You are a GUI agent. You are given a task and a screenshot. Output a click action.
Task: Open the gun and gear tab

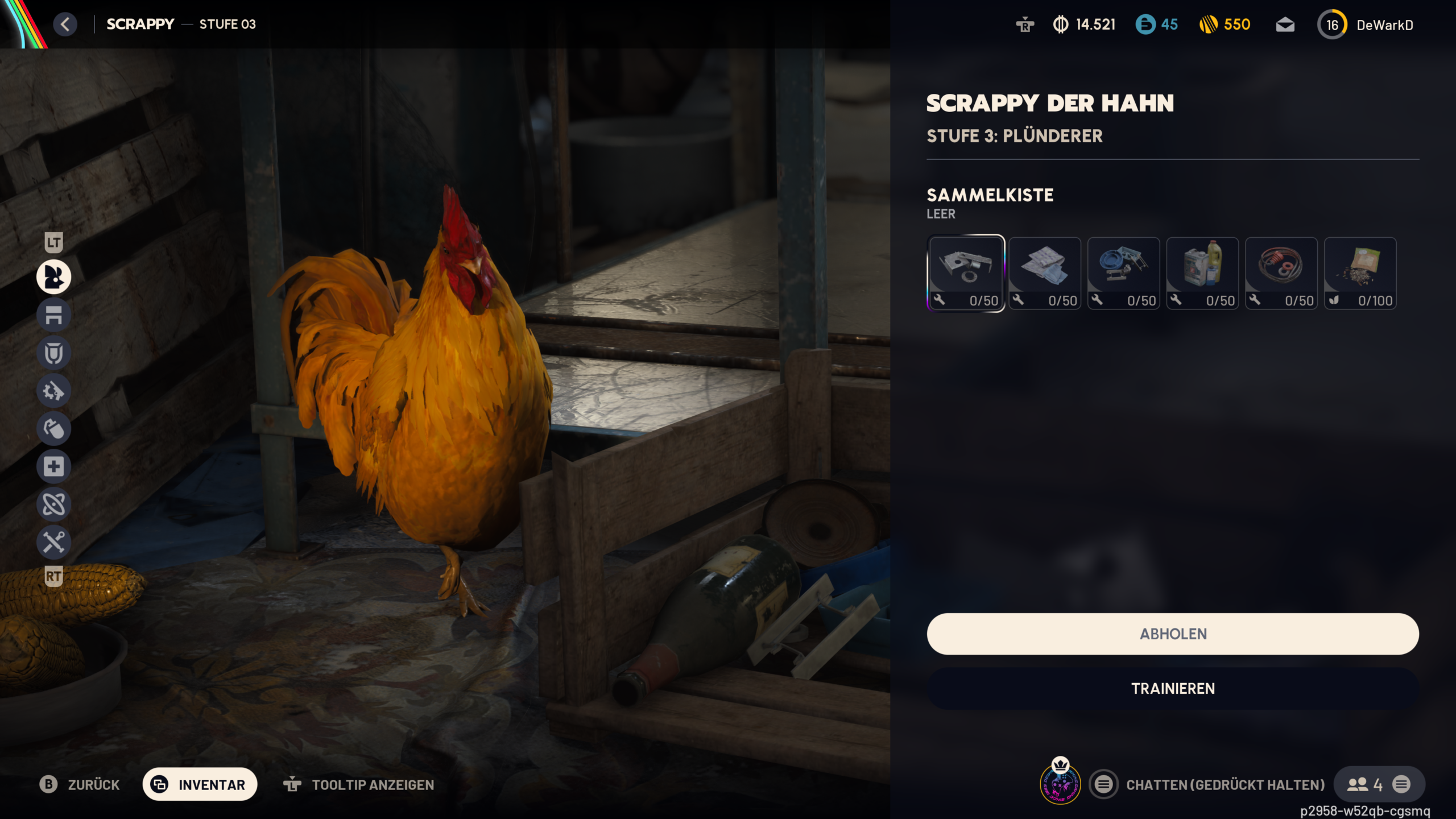click(x=54, y=391)
